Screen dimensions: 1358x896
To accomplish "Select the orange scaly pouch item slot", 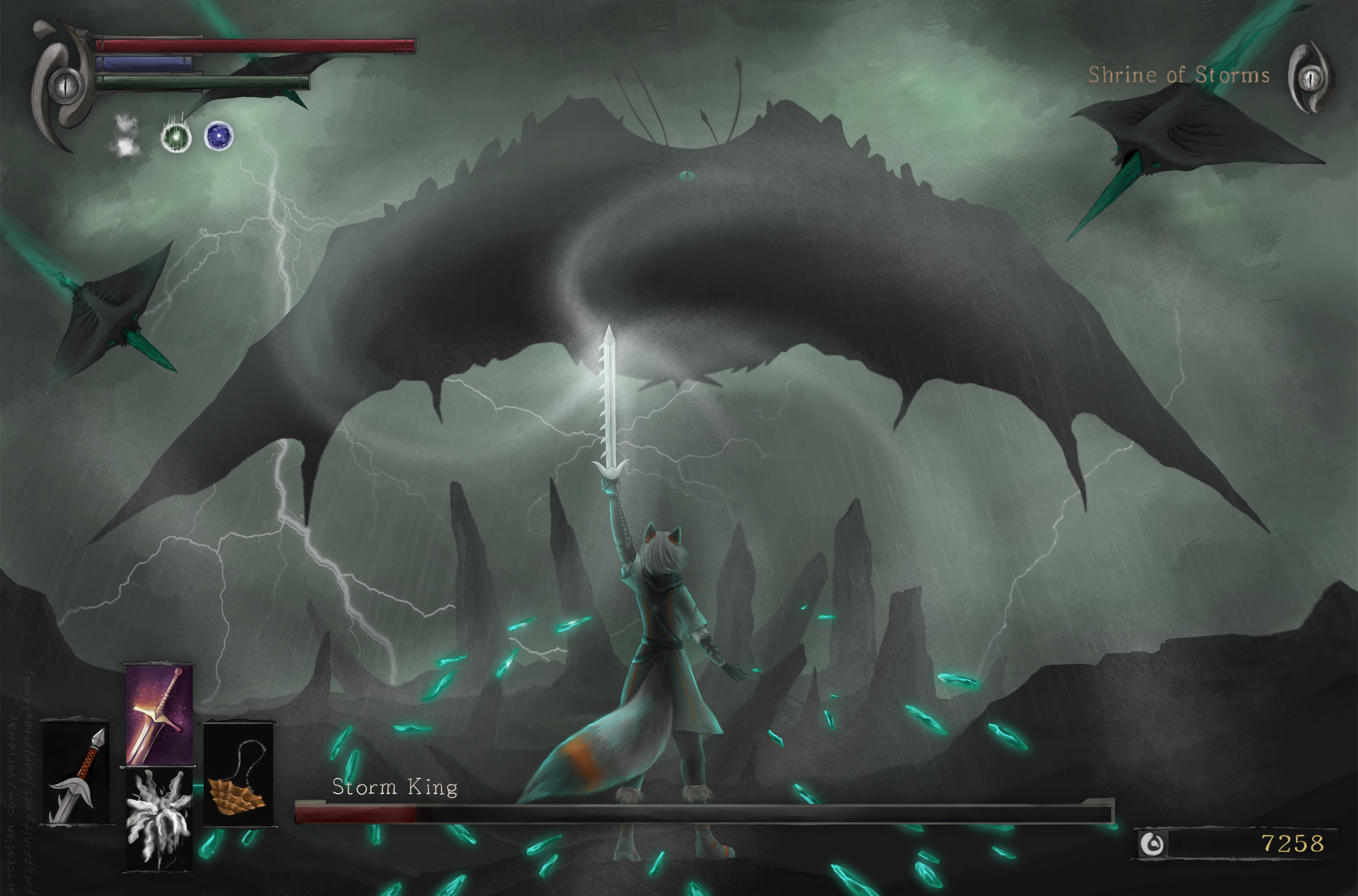I will point(238,775).
